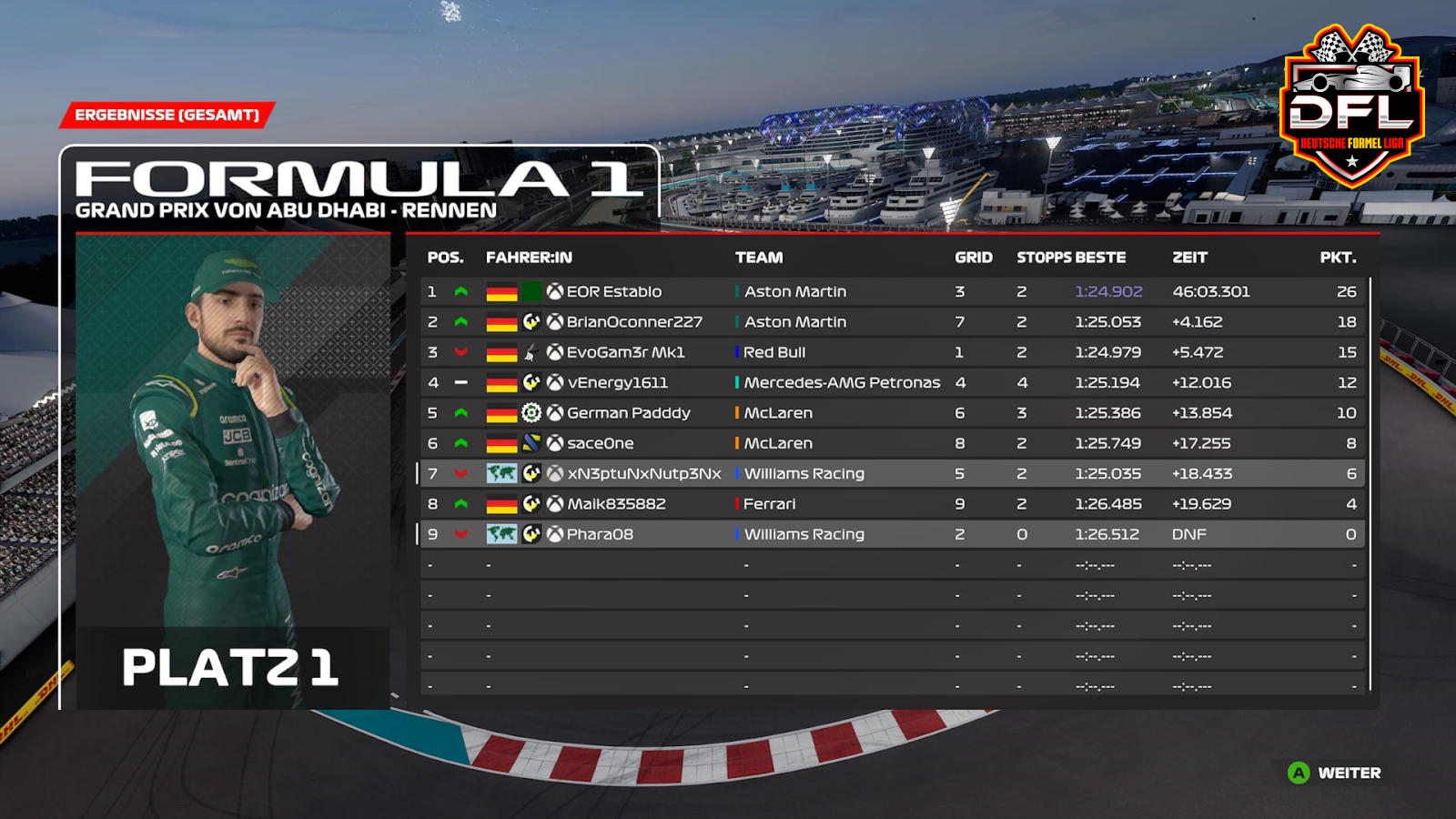Continue with the Weiter button
The height and width of the screenshot is (819, 1456).
coord(1335,773)
